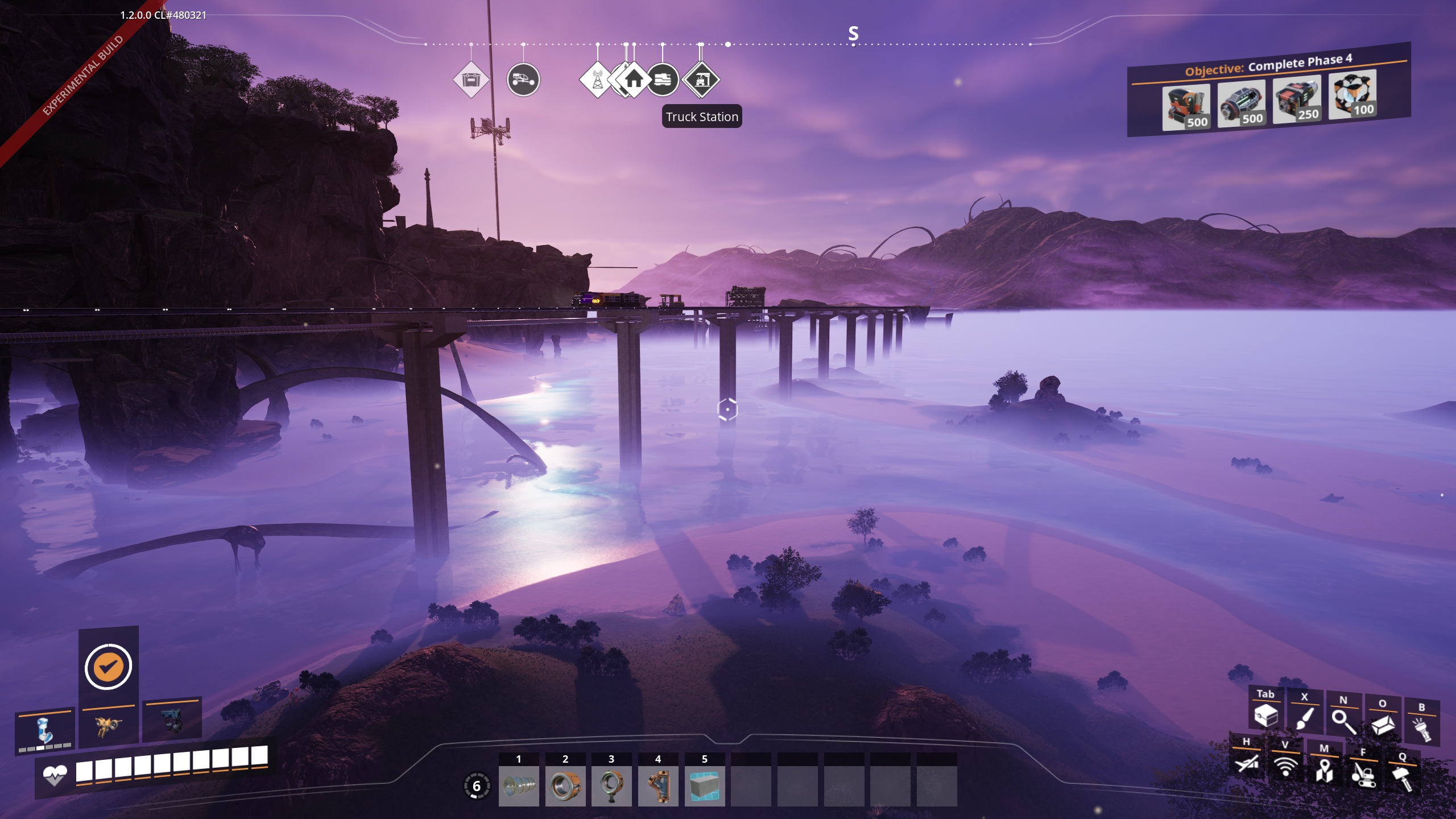This screenshot has width=1456, height=819.
Task: Toggle the flashlight icon
Action: click(1421, 729)
